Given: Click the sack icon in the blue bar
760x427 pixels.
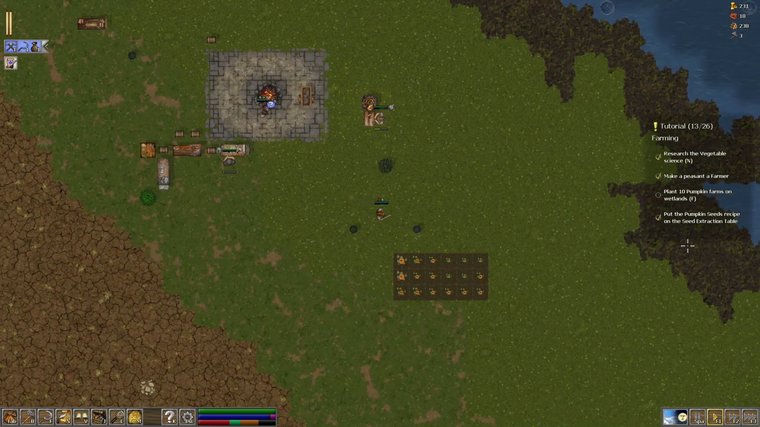Looking at the screenshot, I should tap(34, 46).
